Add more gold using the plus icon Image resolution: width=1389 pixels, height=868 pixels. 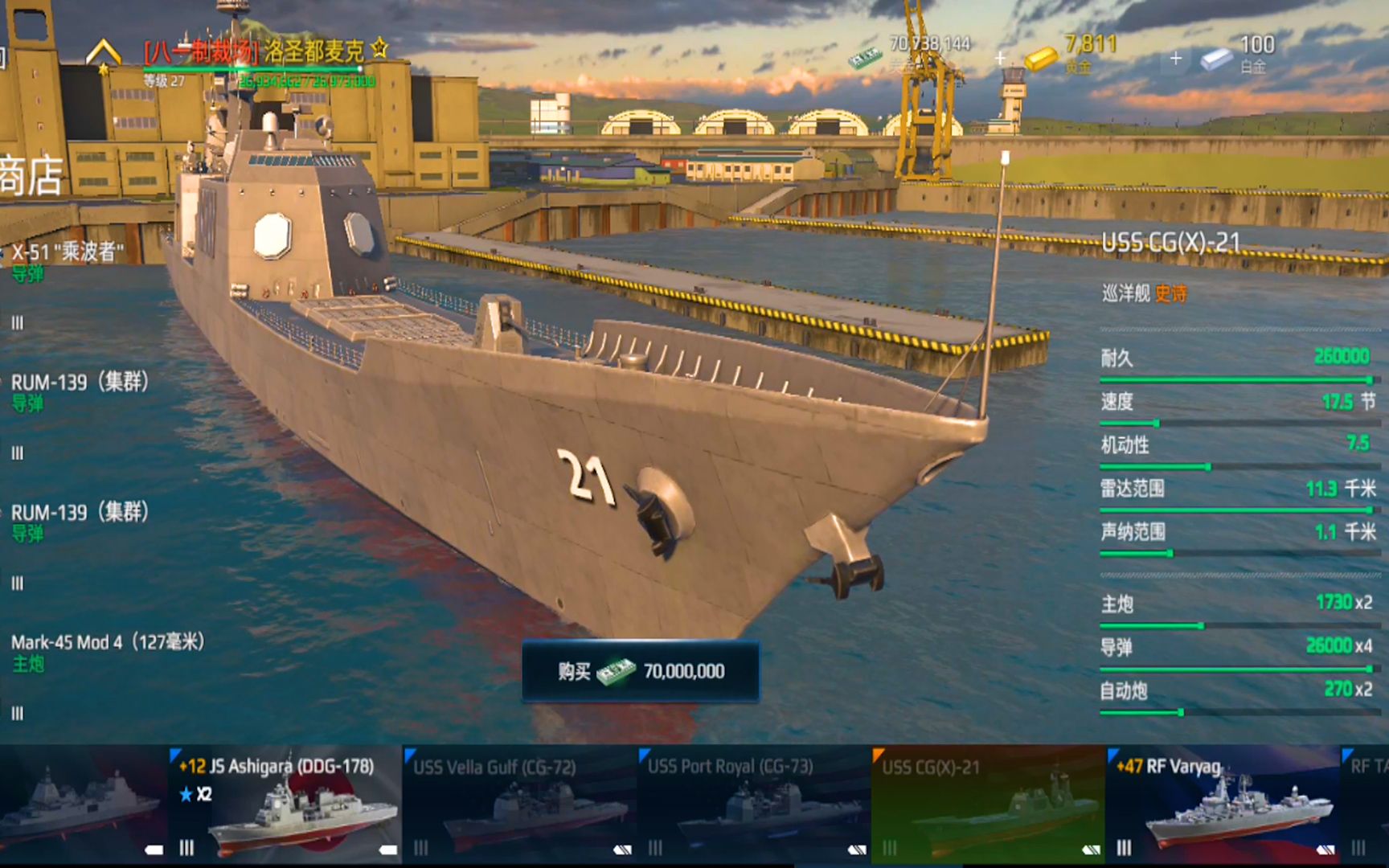pyautogui.click(x=1175, y=58)
